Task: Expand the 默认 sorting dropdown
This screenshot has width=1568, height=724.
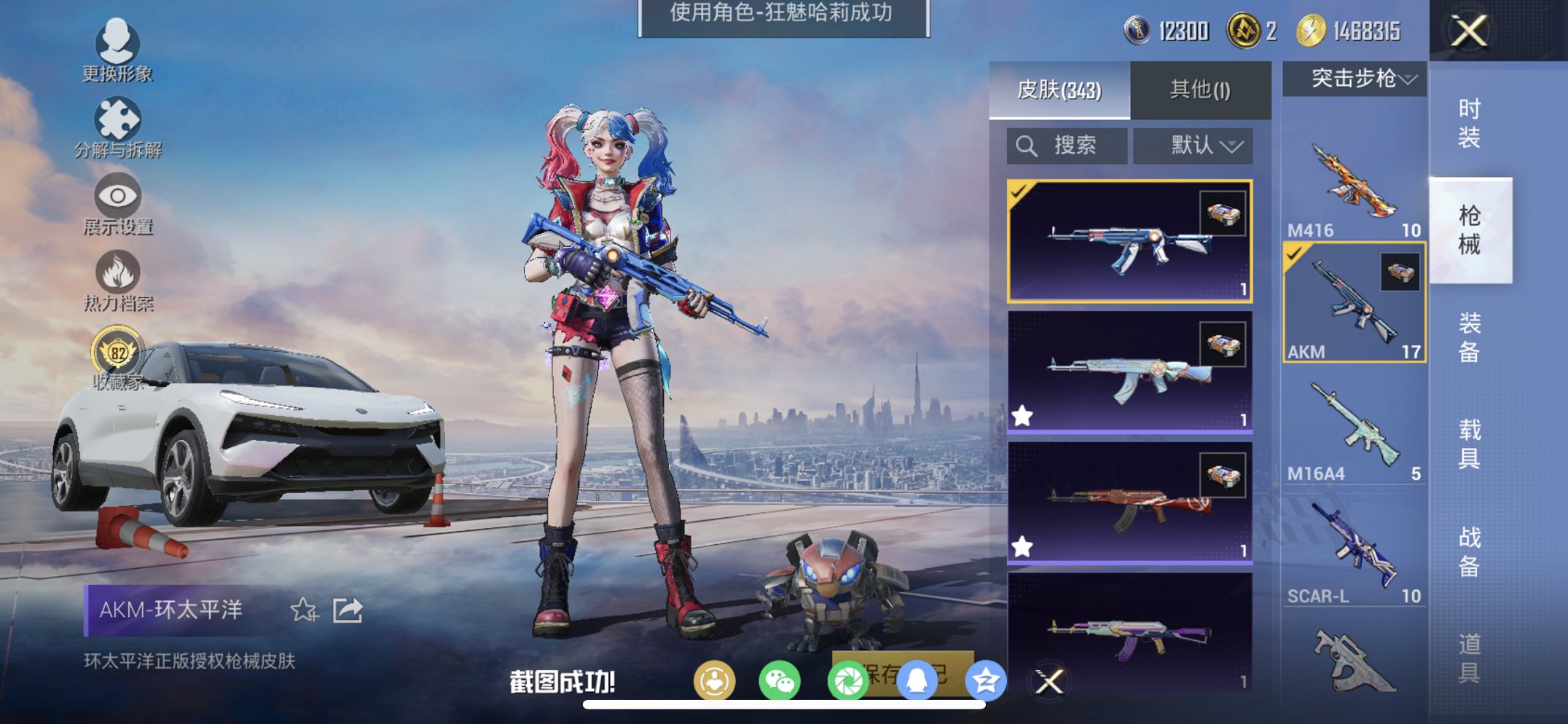Action: point(1193,145)
